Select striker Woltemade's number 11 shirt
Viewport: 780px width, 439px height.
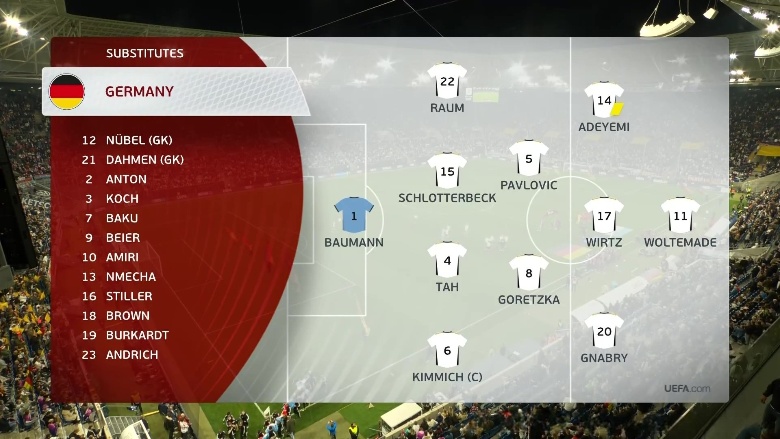click(680, 214)
